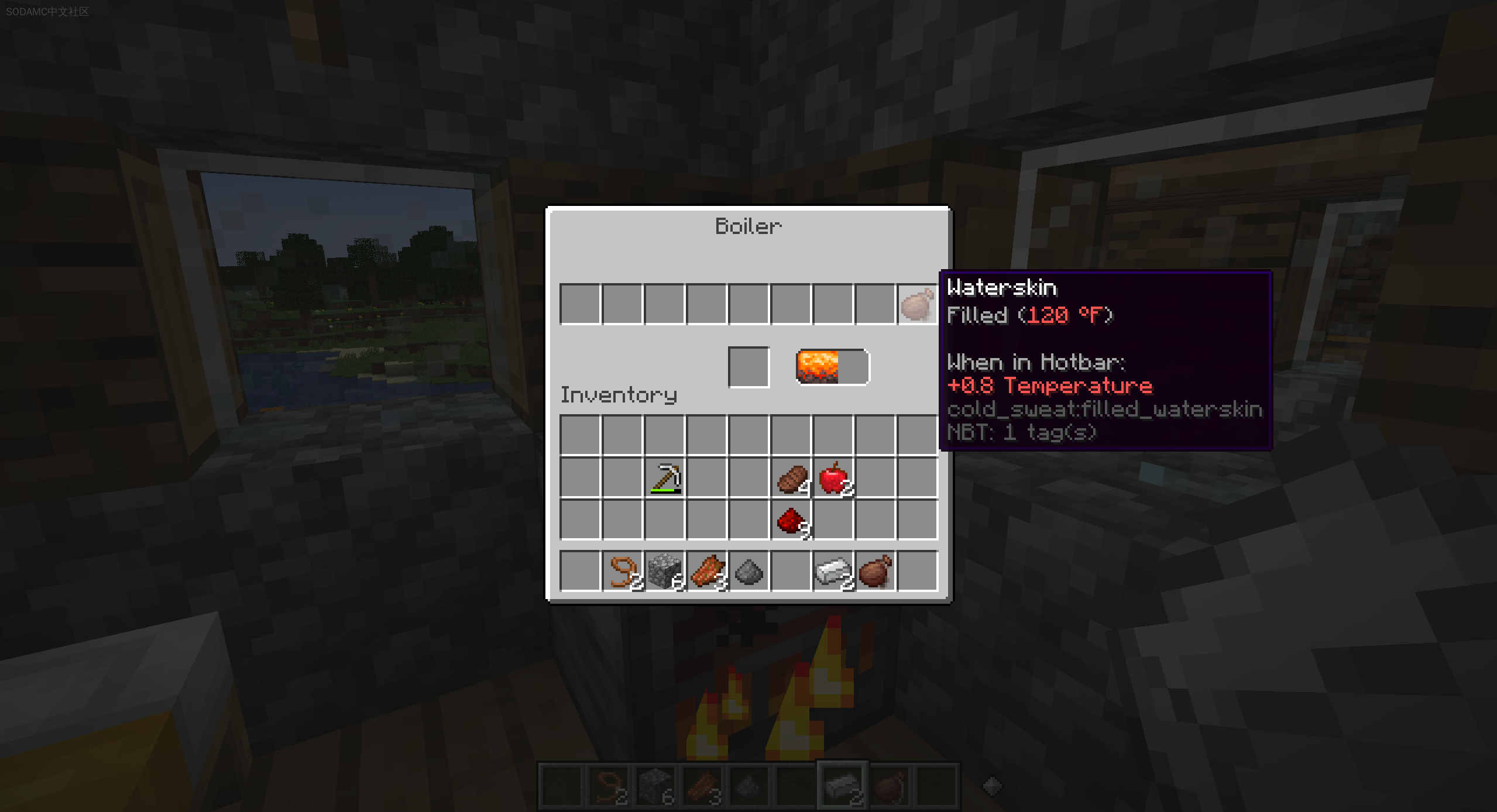
Task: Select the iron pickaxe in the inventory
Action: point(665,479)
